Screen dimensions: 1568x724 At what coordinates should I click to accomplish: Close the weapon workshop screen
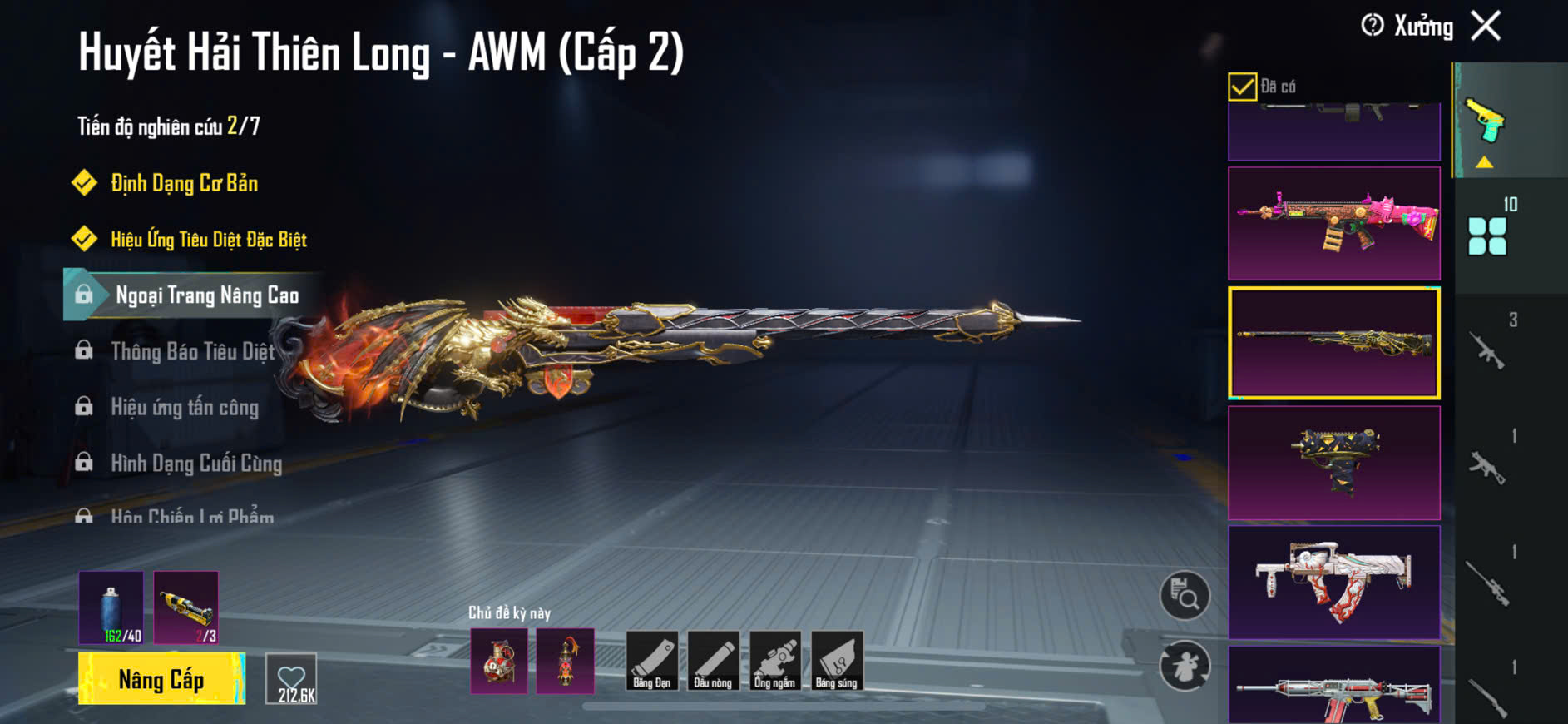coord(1486,26)
